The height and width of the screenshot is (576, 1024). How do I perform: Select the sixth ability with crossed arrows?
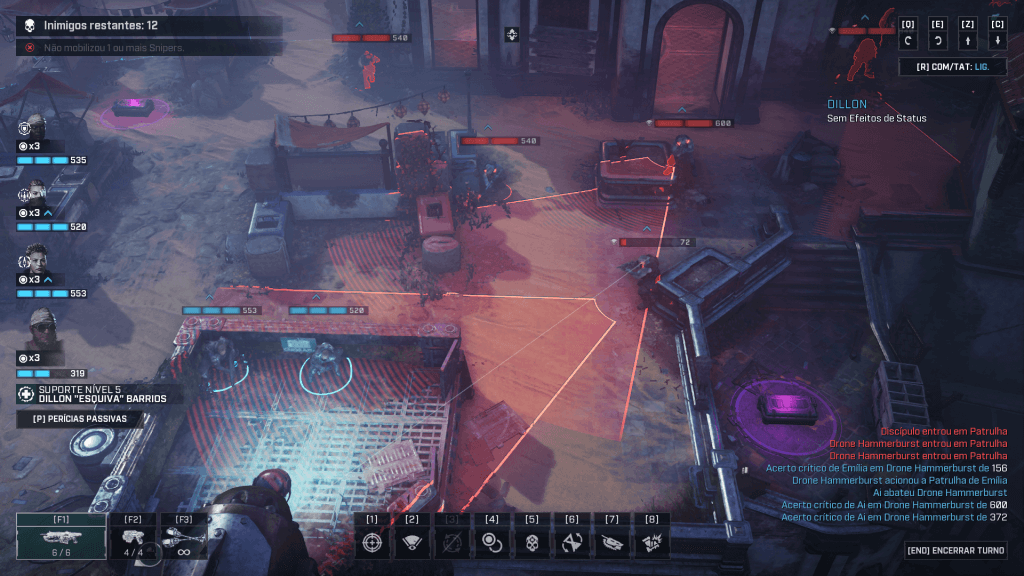click(572, 542)
